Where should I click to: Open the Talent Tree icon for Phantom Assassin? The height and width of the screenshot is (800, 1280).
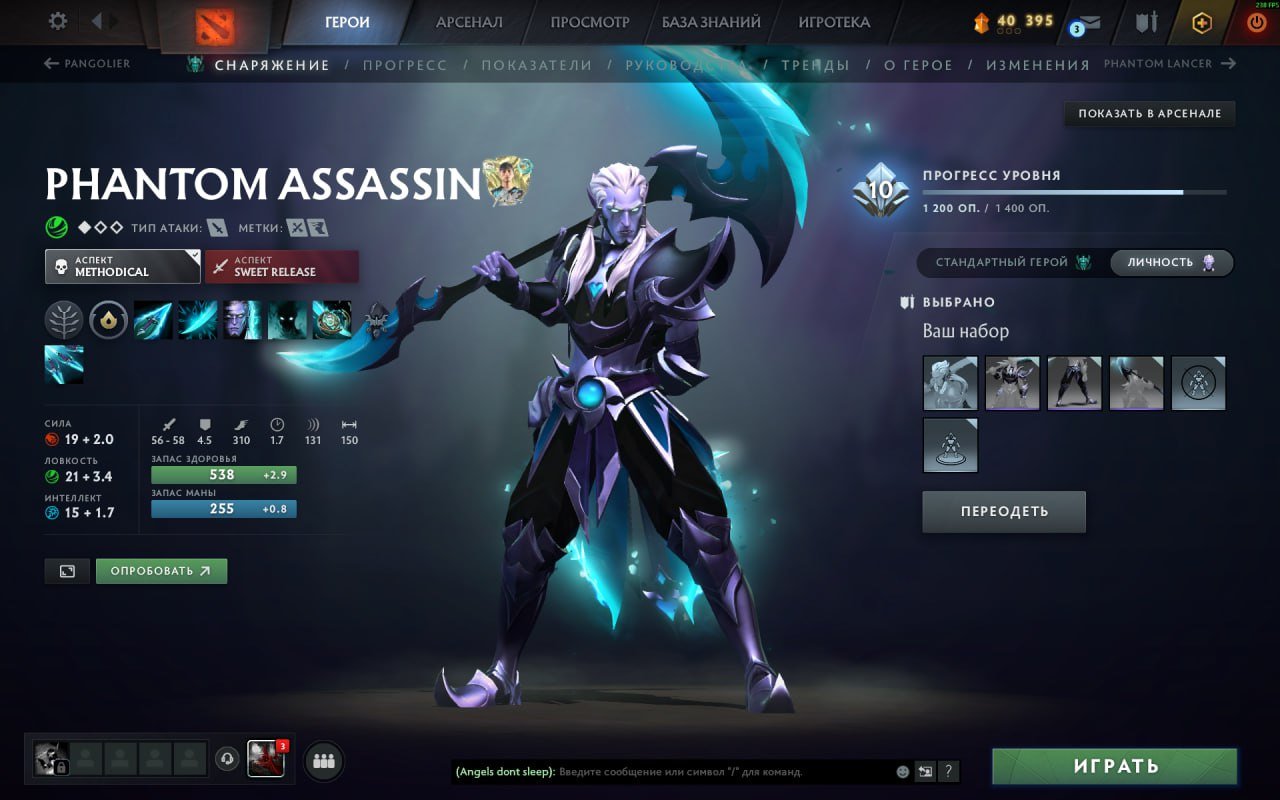63,319
